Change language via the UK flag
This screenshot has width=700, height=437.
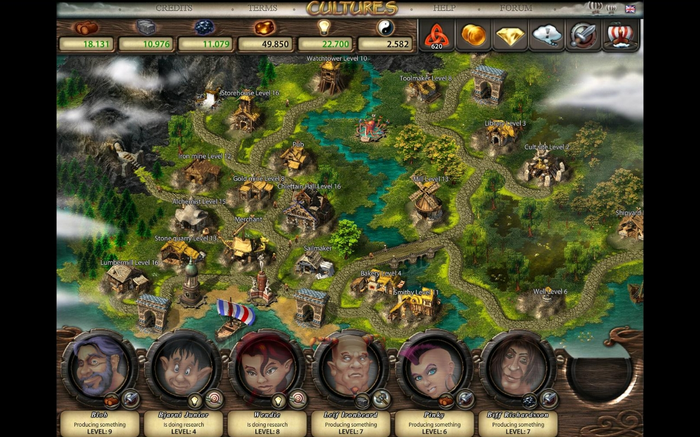coord(630,8)
